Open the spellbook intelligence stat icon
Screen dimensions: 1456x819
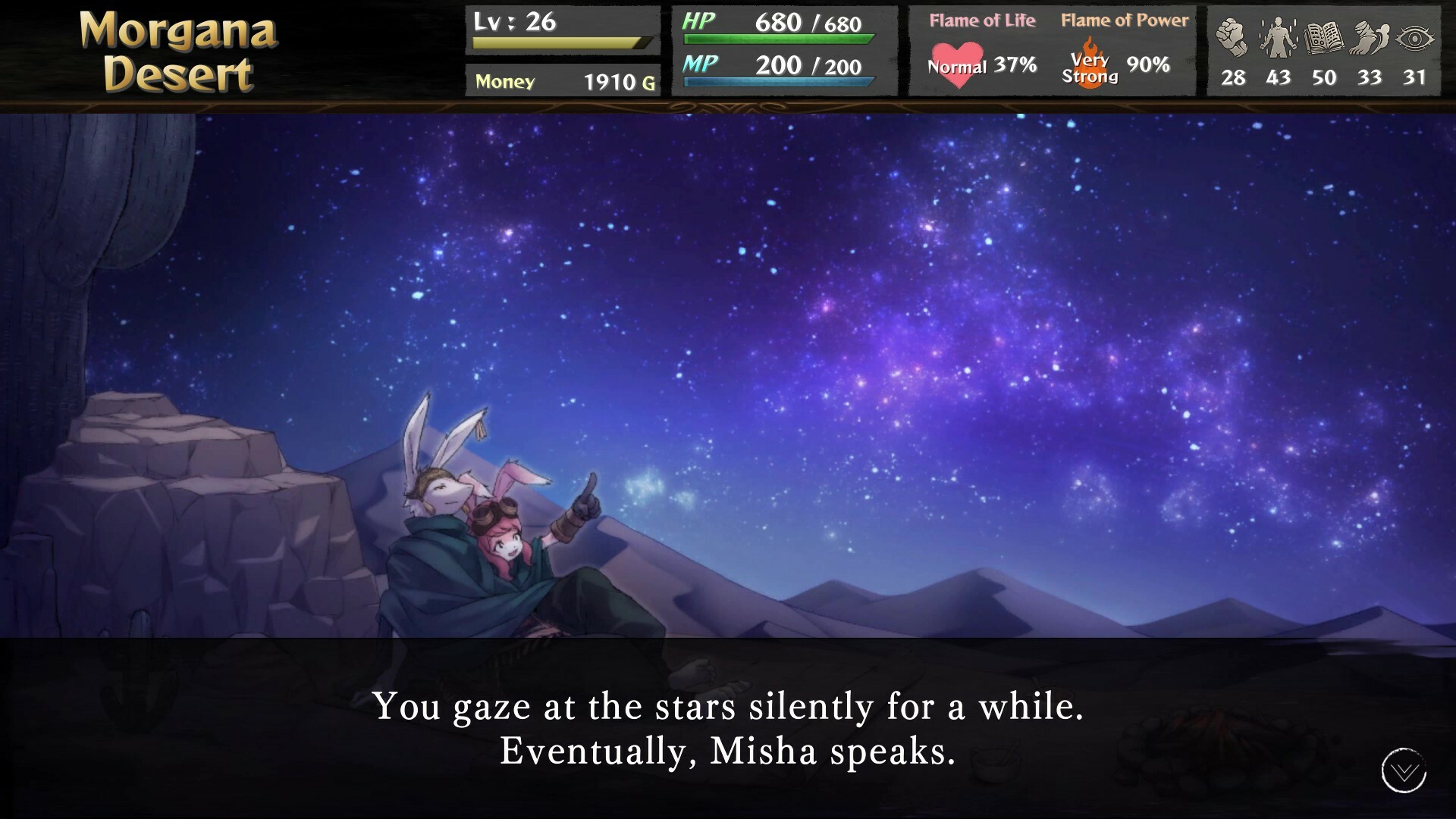point(1324,36)
